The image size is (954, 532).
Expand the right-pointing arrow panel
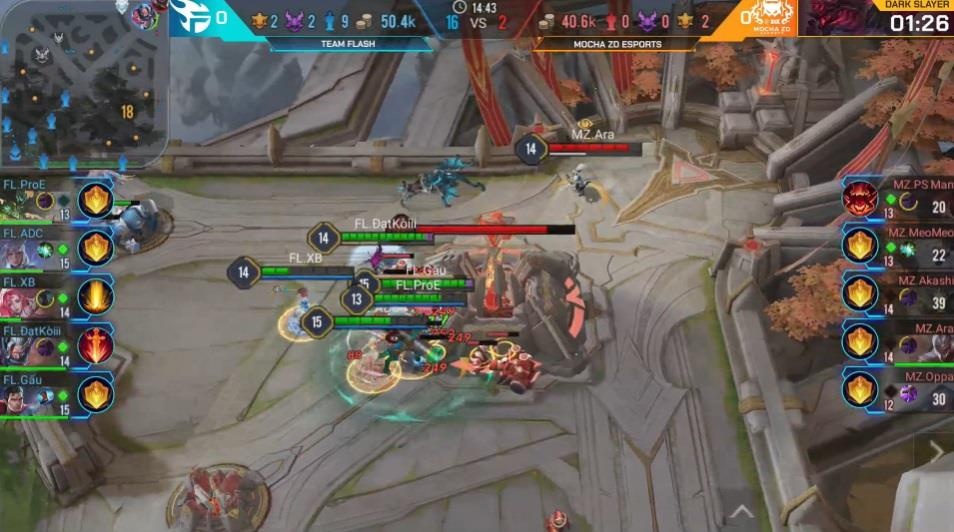point(936,453)
